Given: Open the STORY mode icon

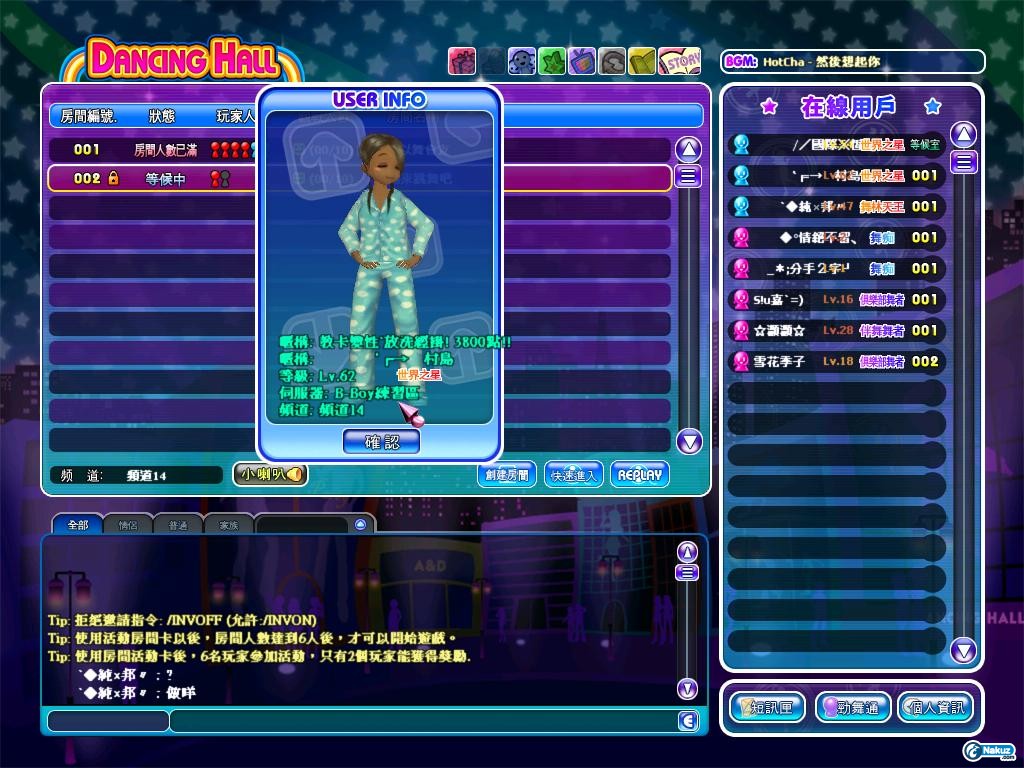Looking at the screenshot, I should point(679,61).
